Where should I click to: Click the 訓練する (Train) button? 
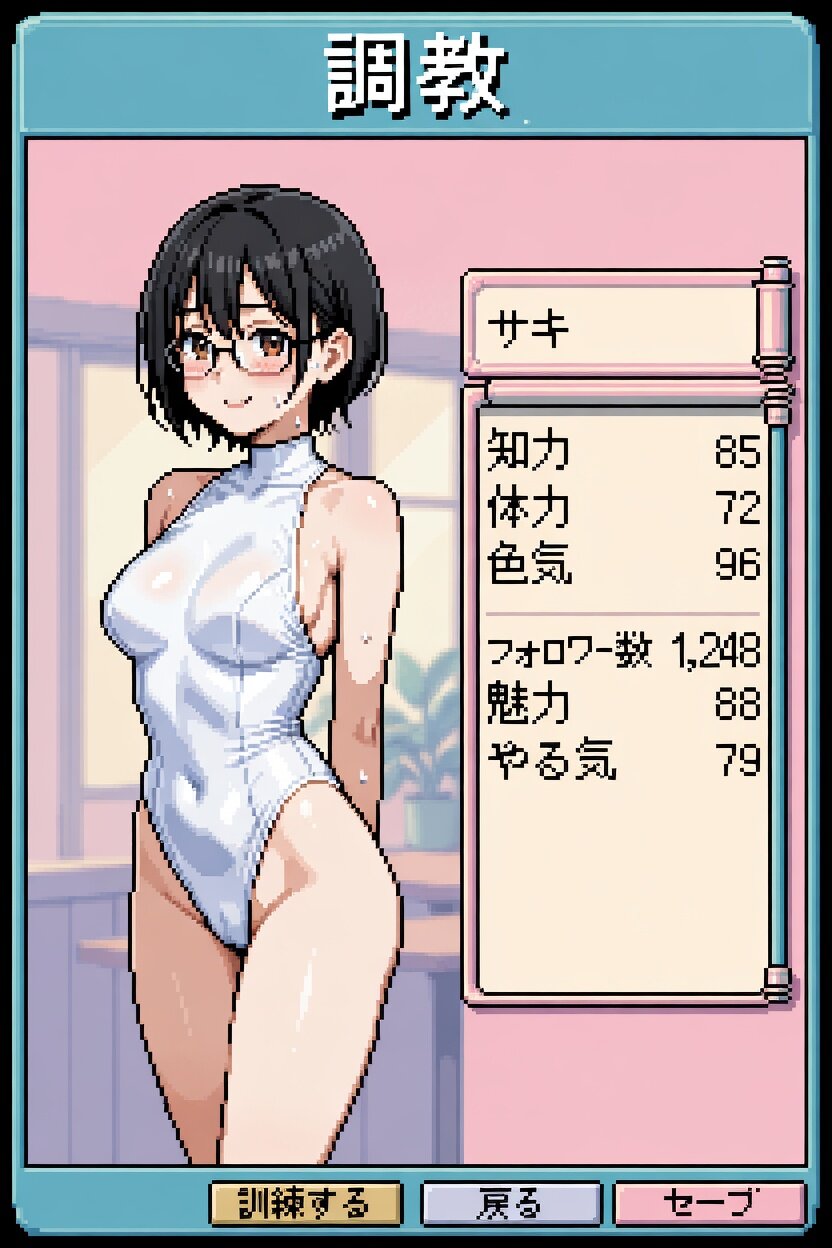click(305, 1203)
